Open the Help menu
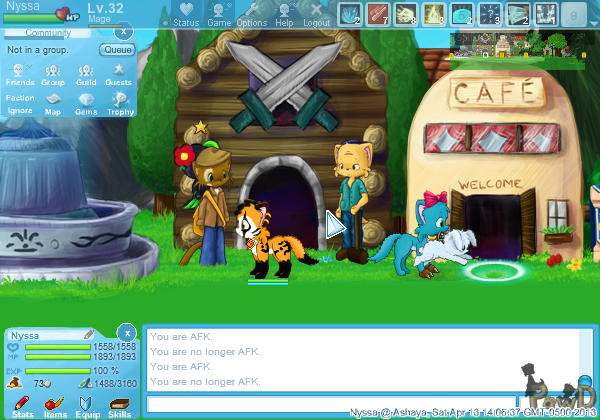Viewport: 600px width, 420px height. point(284,13)
